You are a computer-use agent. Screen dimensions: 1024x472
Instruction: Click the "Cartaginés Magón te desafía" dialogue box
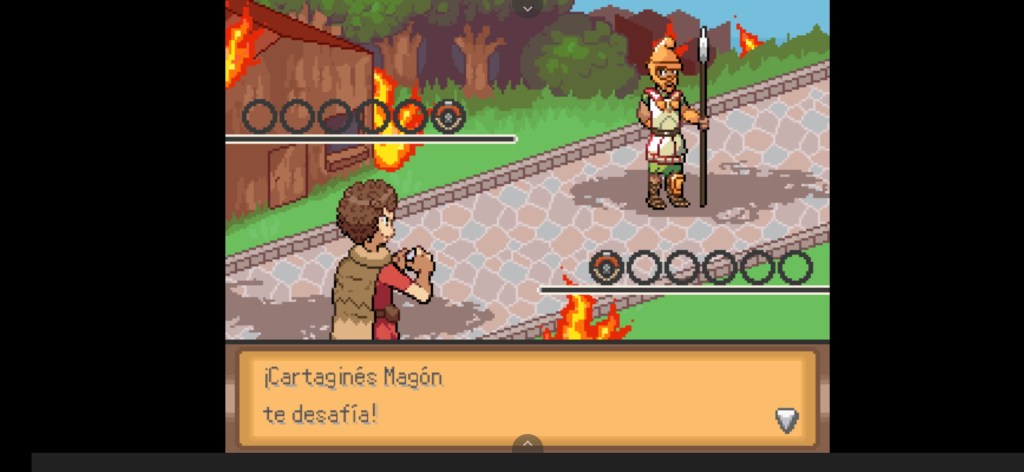527,396
